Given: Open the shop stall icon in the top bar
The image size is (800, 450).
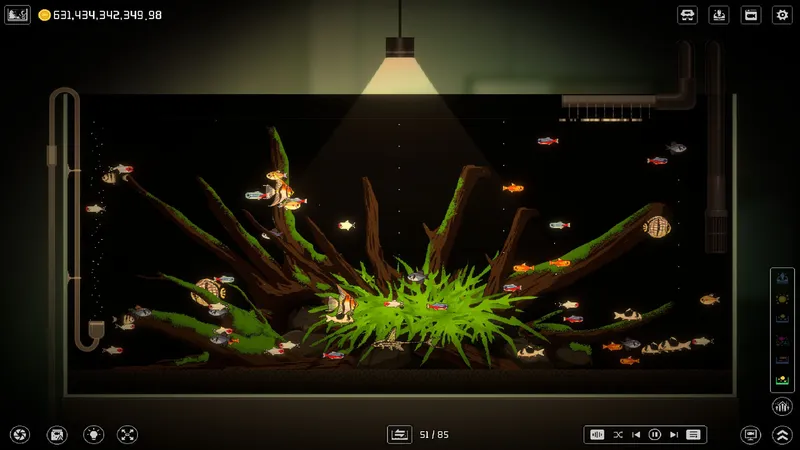Looking at the screenshot, I should point(687,15).
